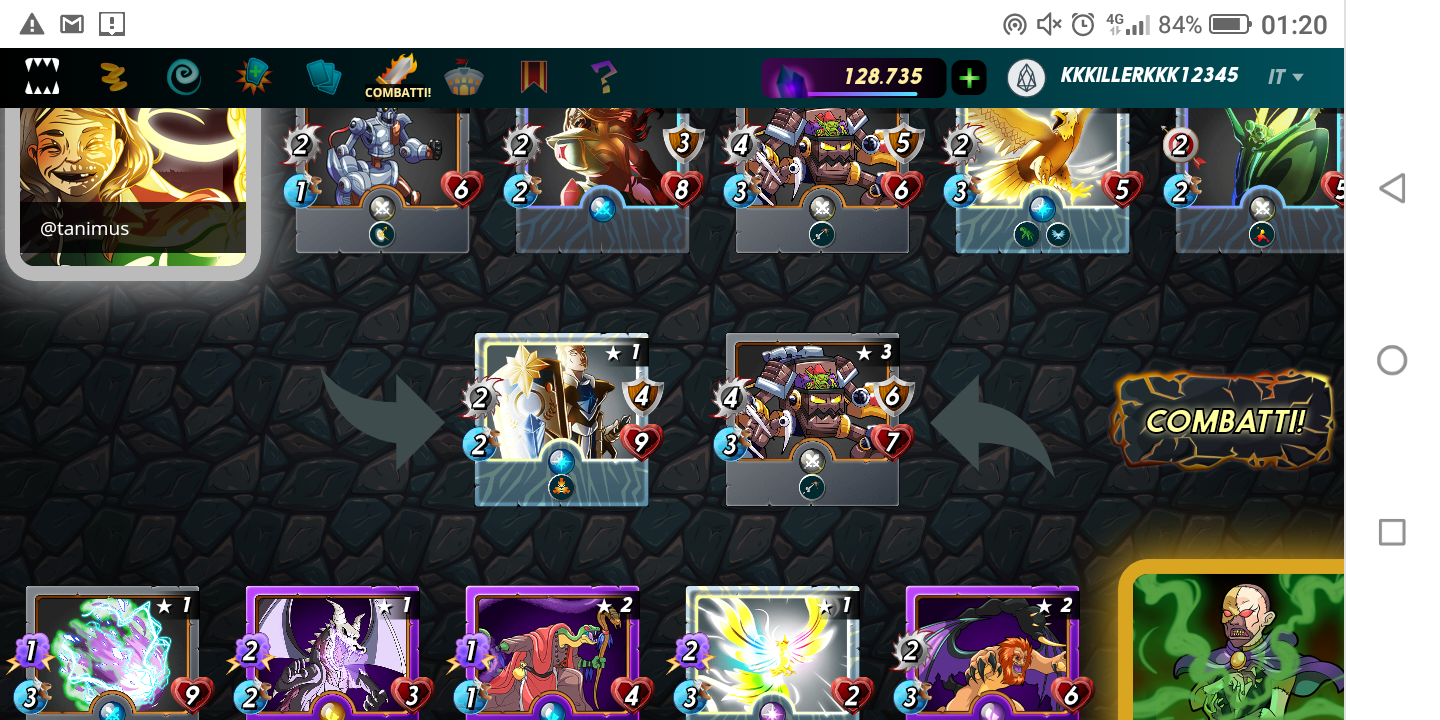This screenshot has height=720, width=1440.
Task: Open the purple question mark help icon
Action: [604, 77]
